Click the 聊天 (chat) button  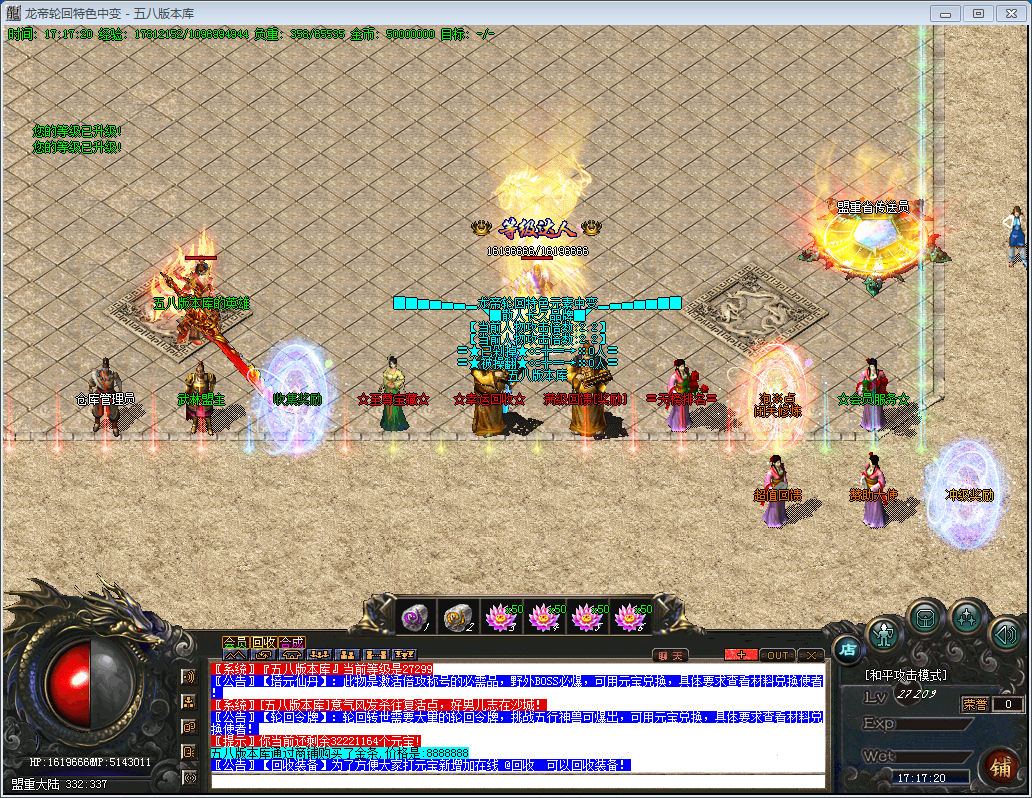coord(671,655)
